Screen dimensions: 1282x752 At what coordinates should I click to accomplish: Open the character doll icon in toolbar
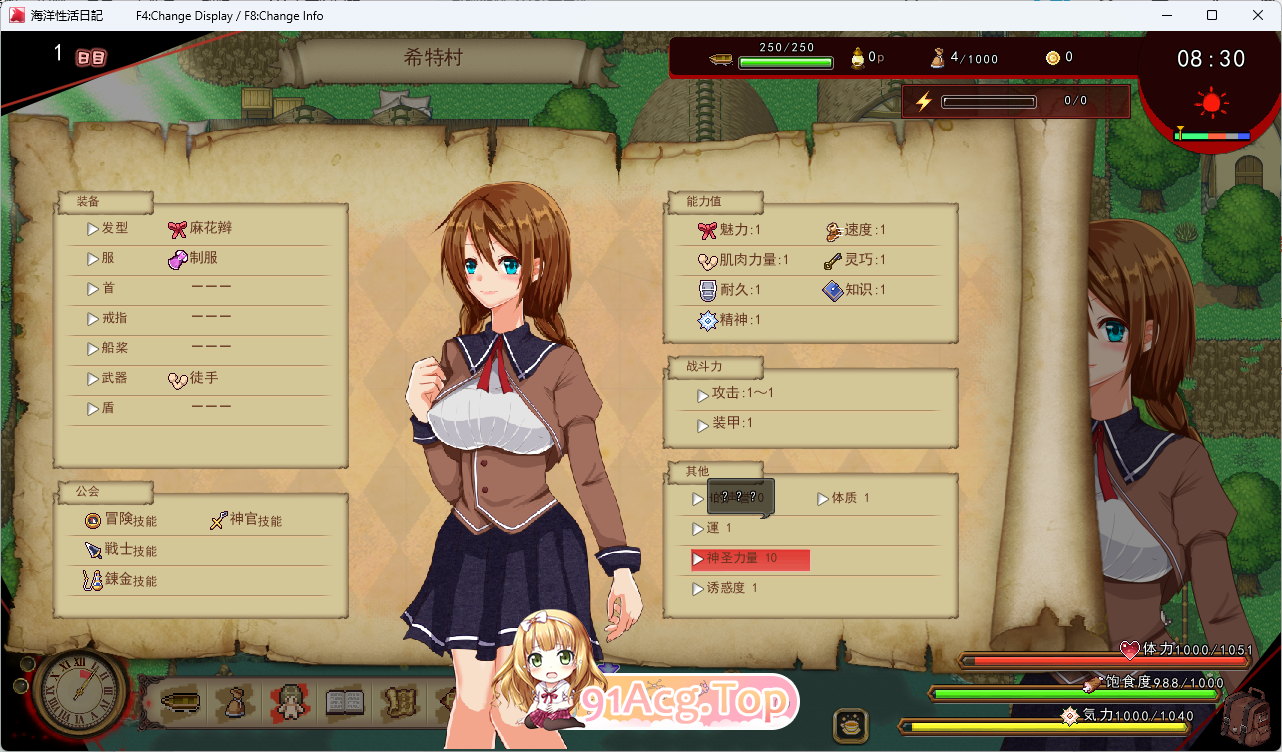[289, 703]
